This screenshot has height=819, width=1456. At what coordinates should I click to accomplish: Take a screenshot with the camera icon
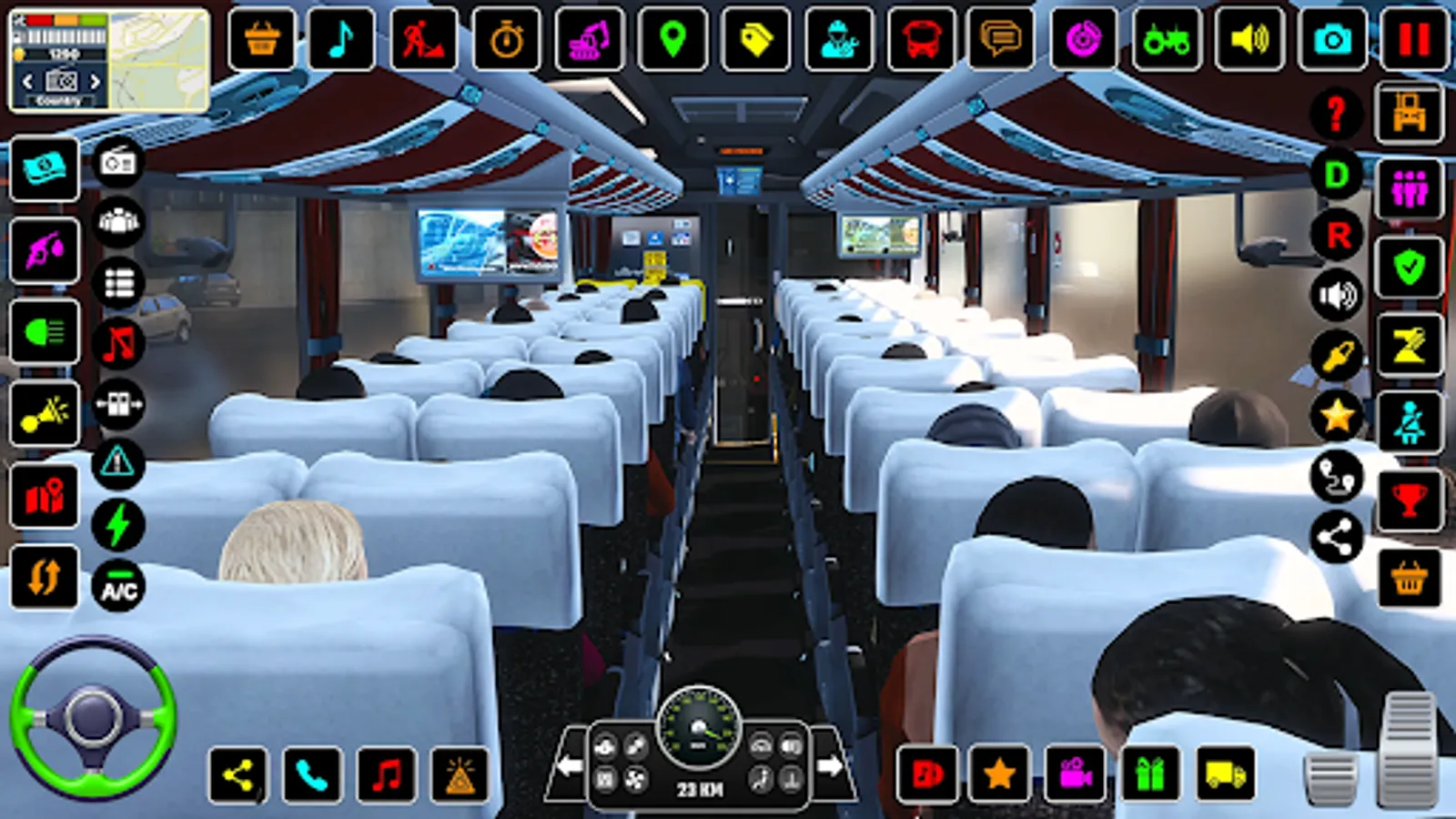[1331, 38]
